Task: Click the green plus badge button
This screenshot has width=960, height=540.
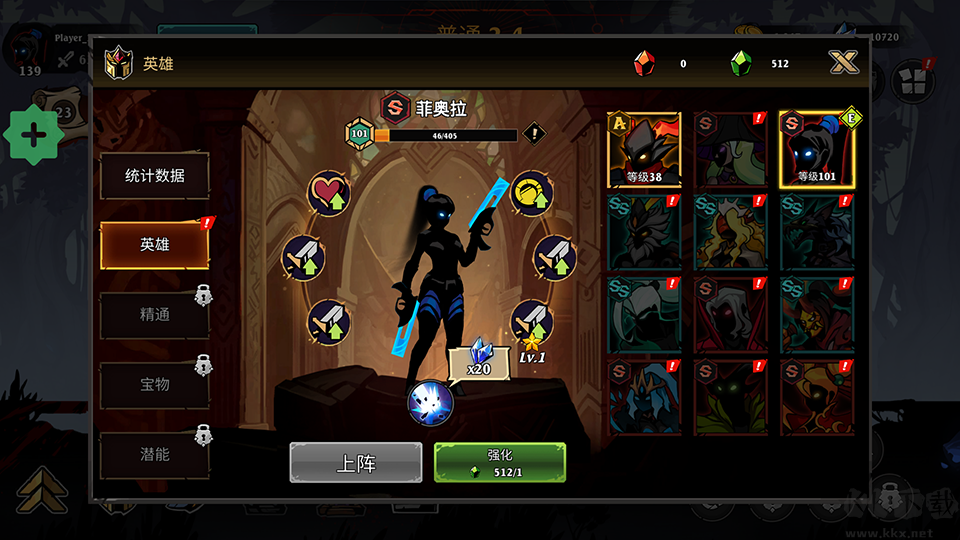Action: tap(34, 135)
